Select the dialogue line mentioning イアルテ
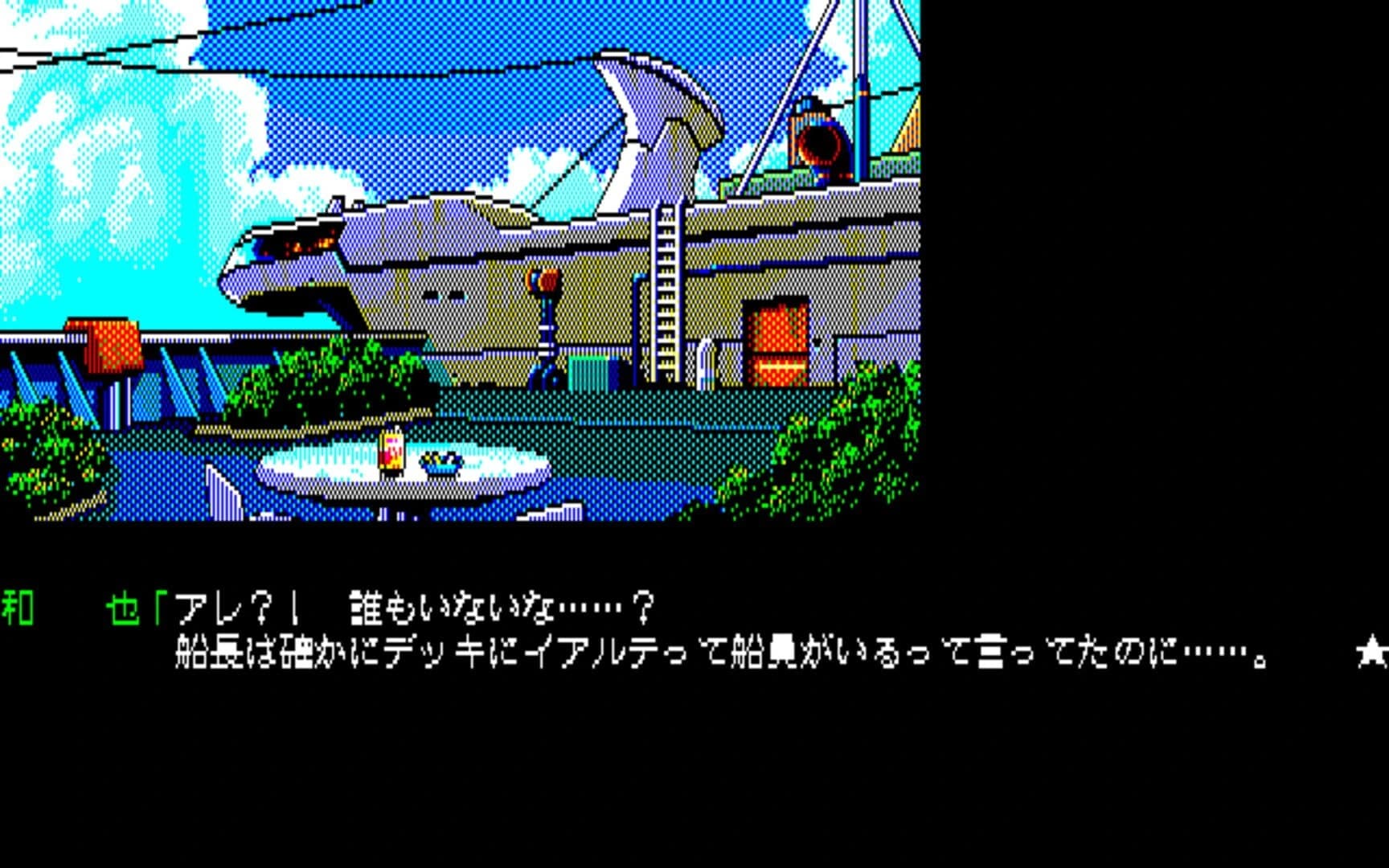This screenshot has width=1389, height=868. click(x=563, y=653)
